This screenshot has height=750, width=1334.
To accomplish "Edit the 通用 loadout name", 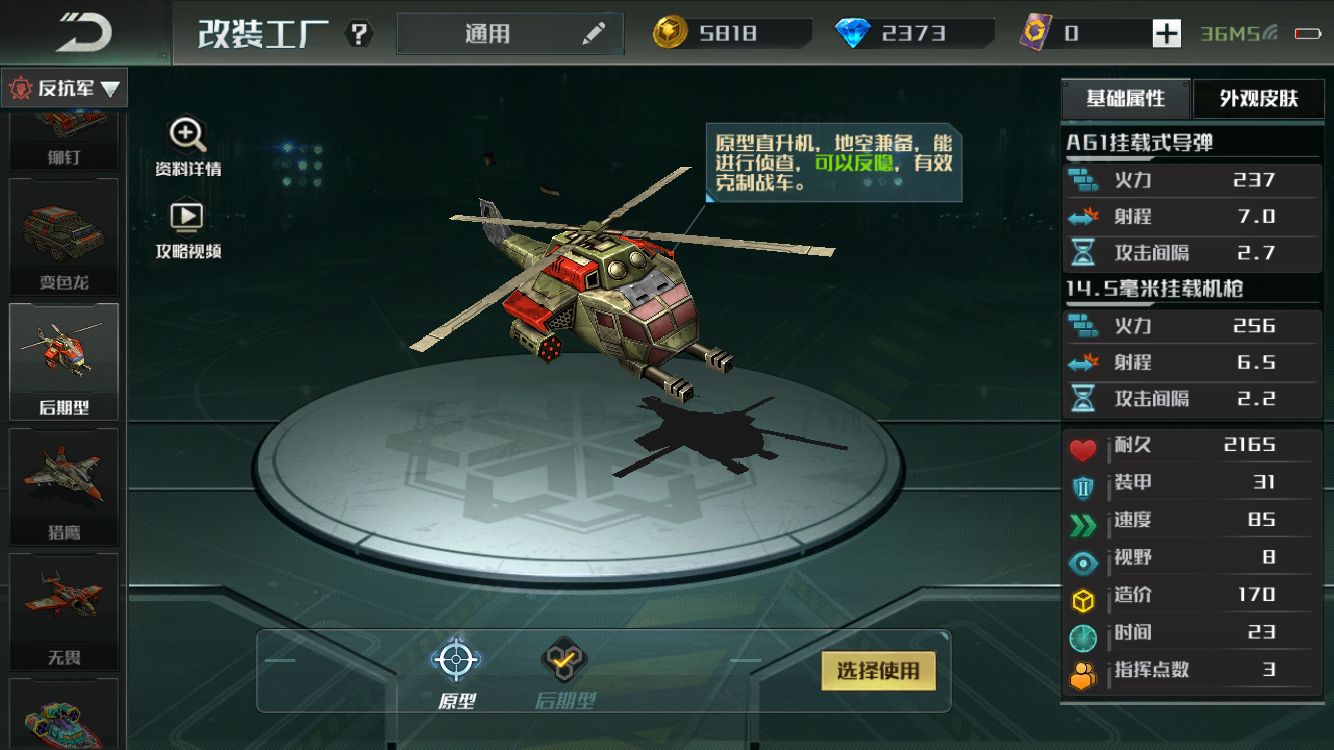I will click(x=594, y=34).
